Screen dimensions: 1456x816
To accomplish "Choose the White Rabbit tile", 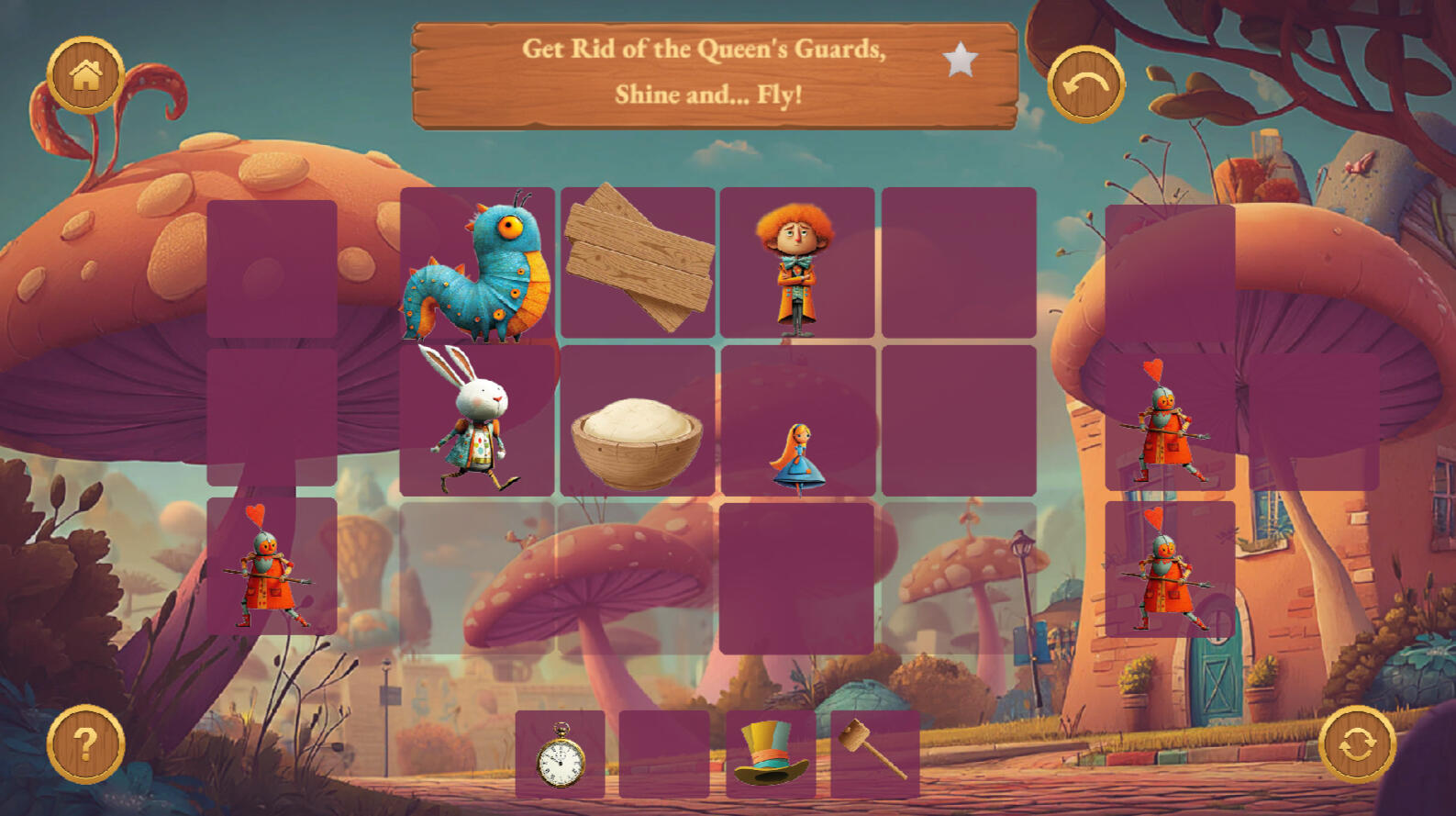I will coord(477,420).
